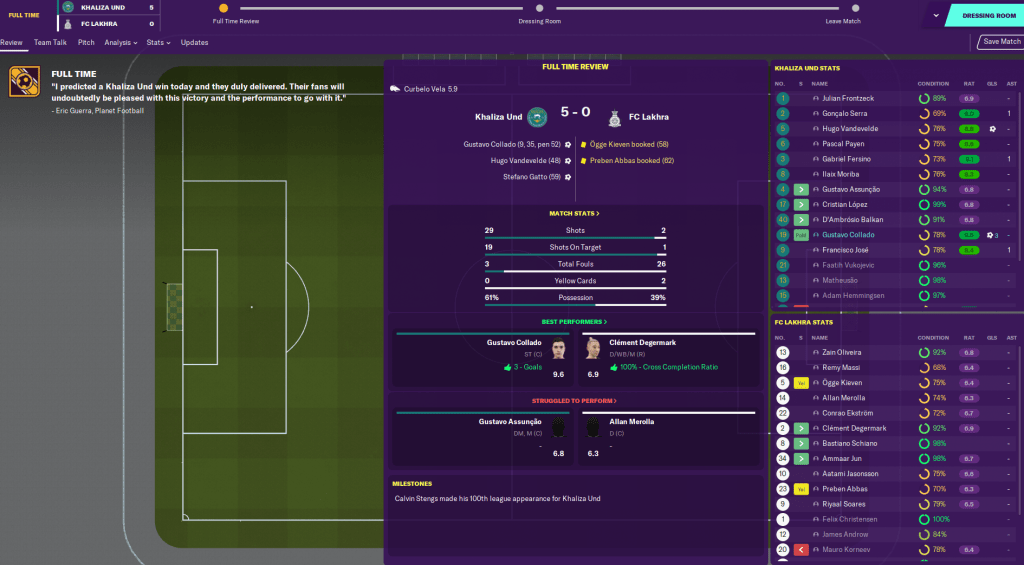Choose Hugo Vandevelde from the stats list
1024x565 pixels.
click(x=848, y=129)
